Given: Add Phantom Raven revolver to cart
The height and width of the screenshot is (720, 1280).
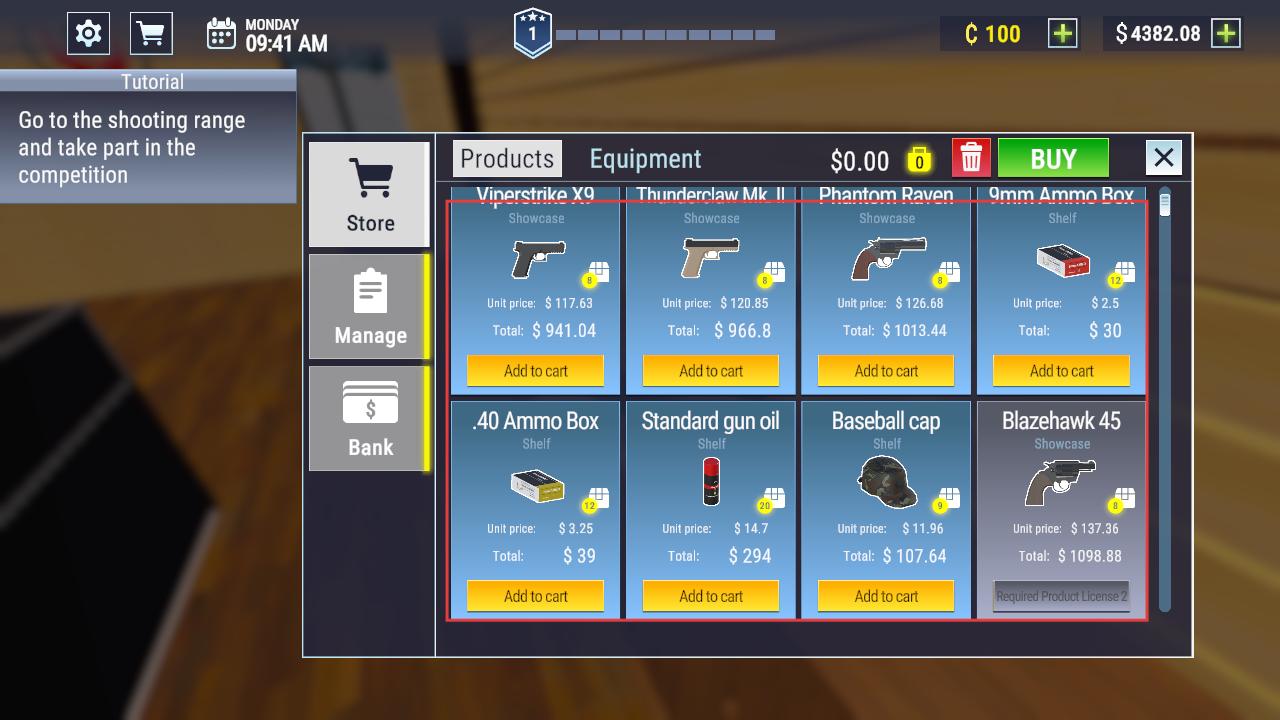Looking at the screenshot, I should pyautogui.click(x=886, y=371).
